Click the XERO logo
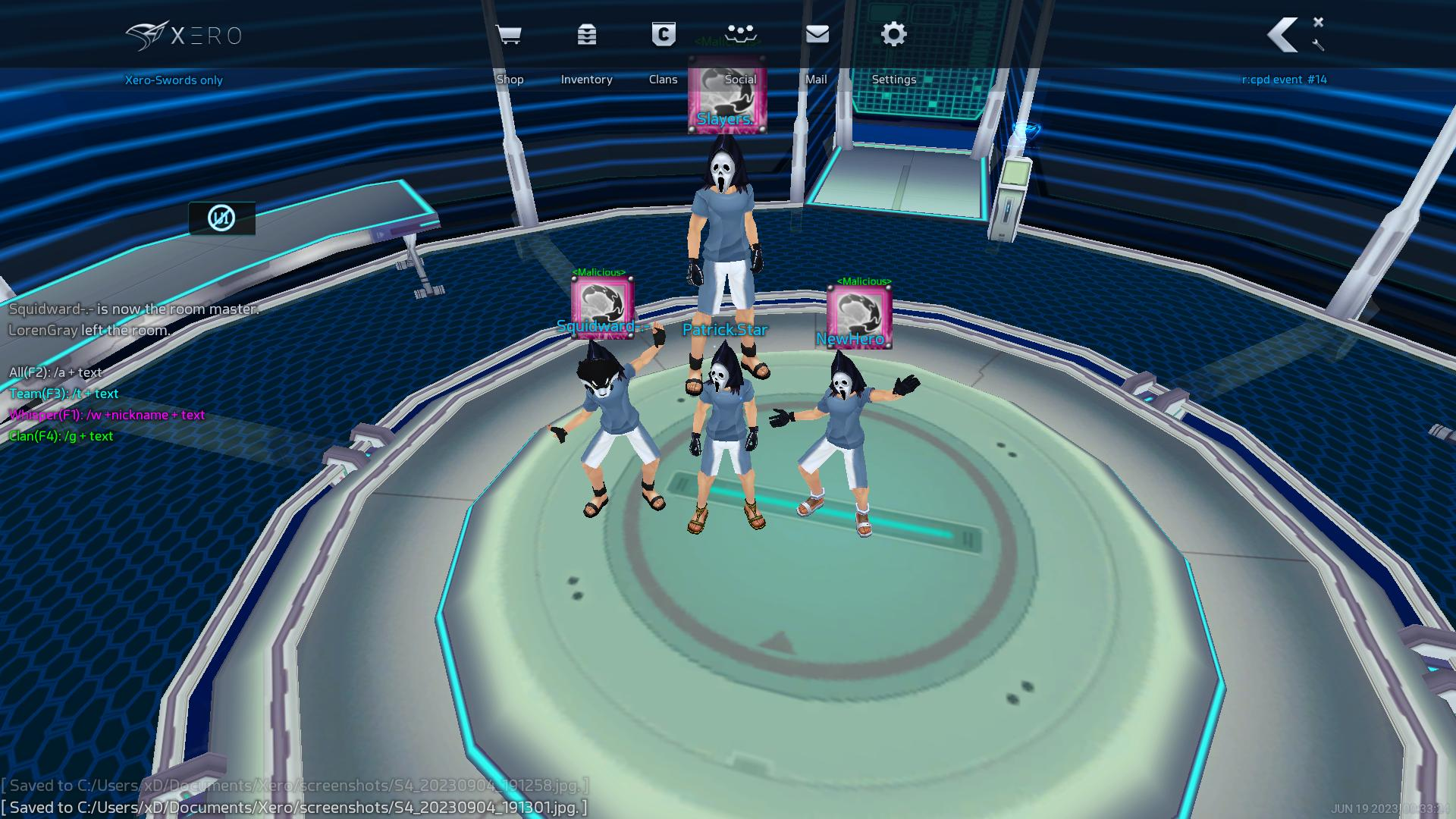The image size is (1456, 819). click(x=184, y=36)
